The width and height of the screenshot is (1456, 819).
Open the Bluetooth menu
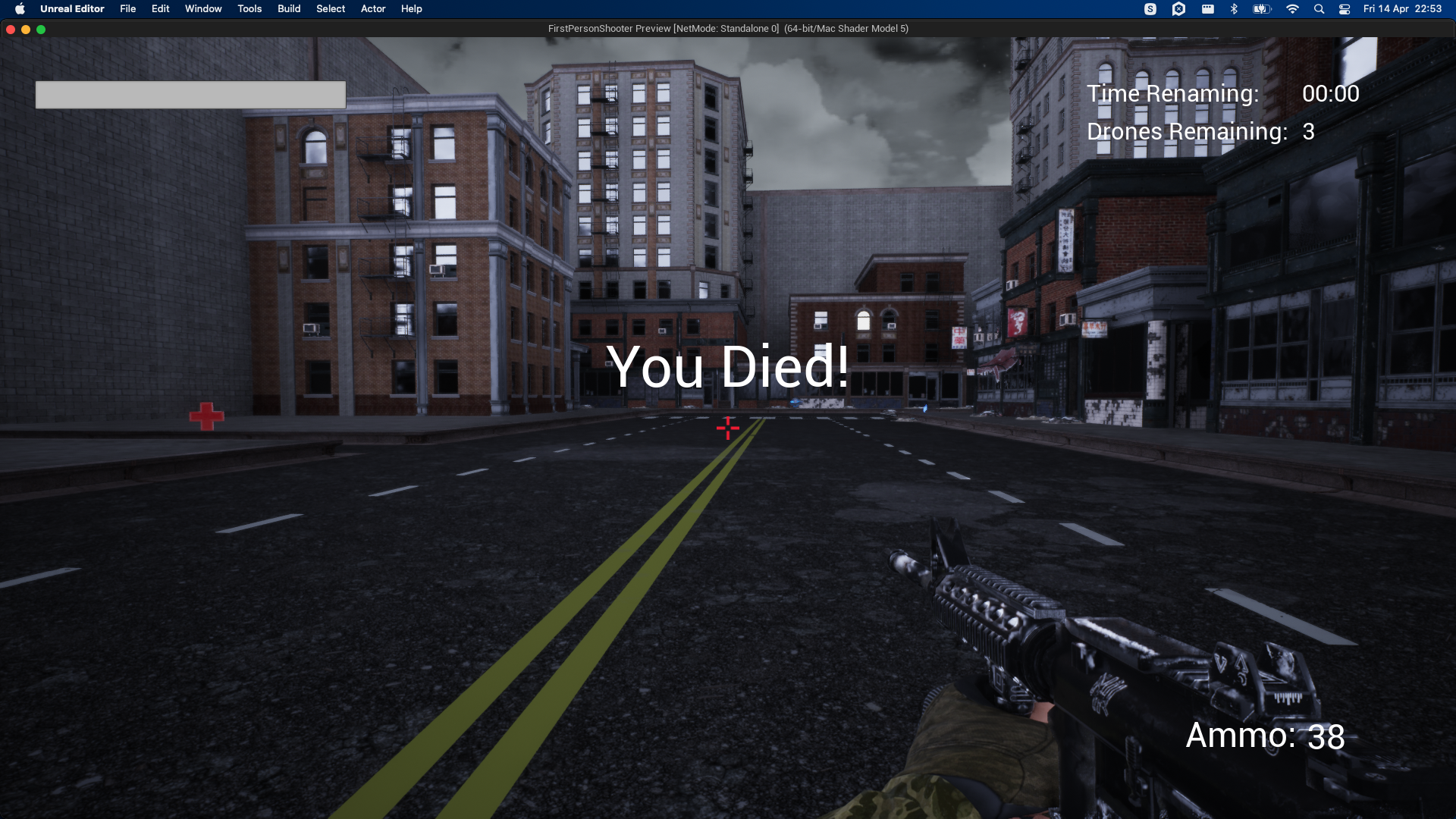point(1234,8)
